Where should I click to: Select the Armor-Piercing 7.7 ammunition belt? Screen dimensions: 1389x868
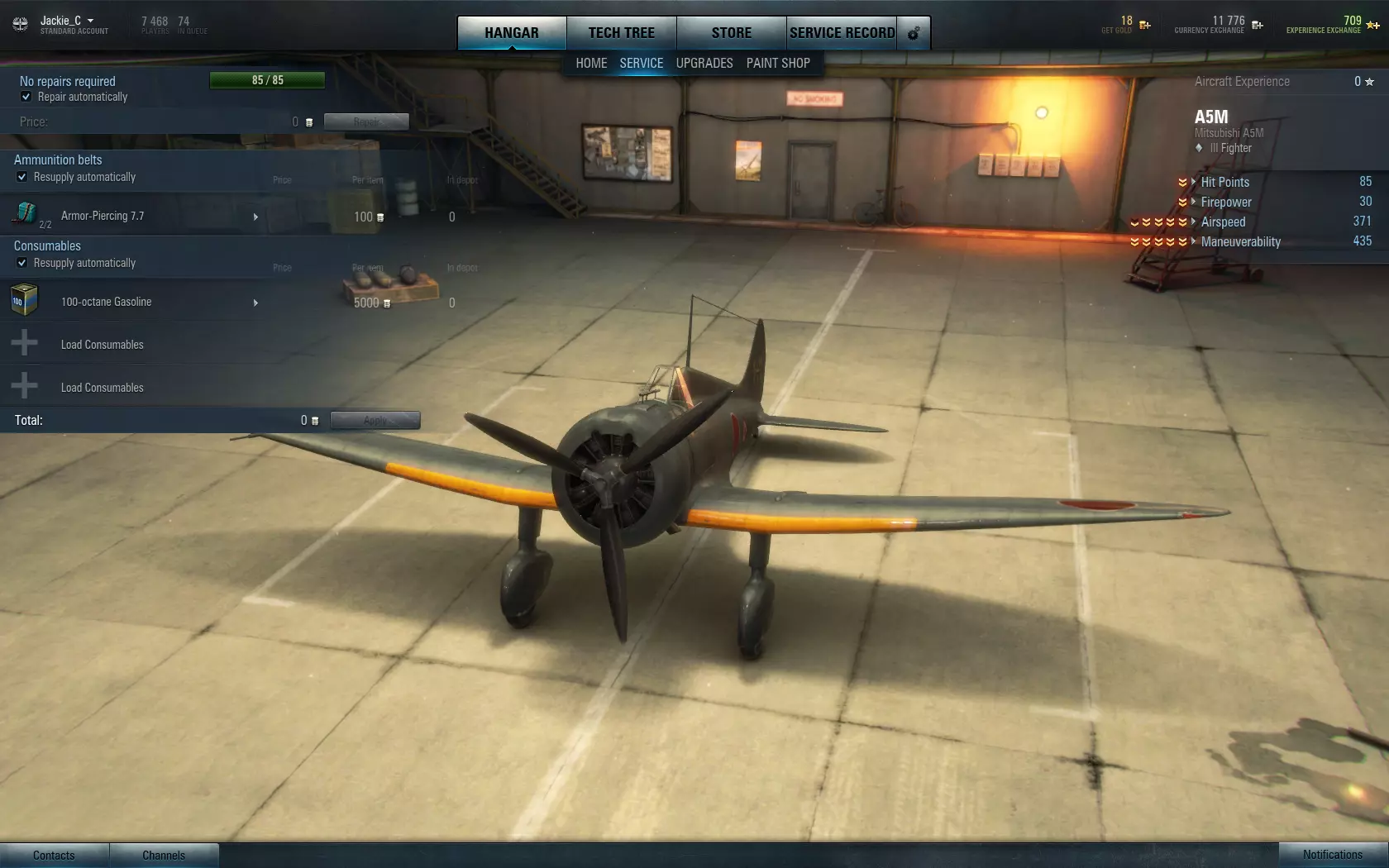(x=132, y=216)
